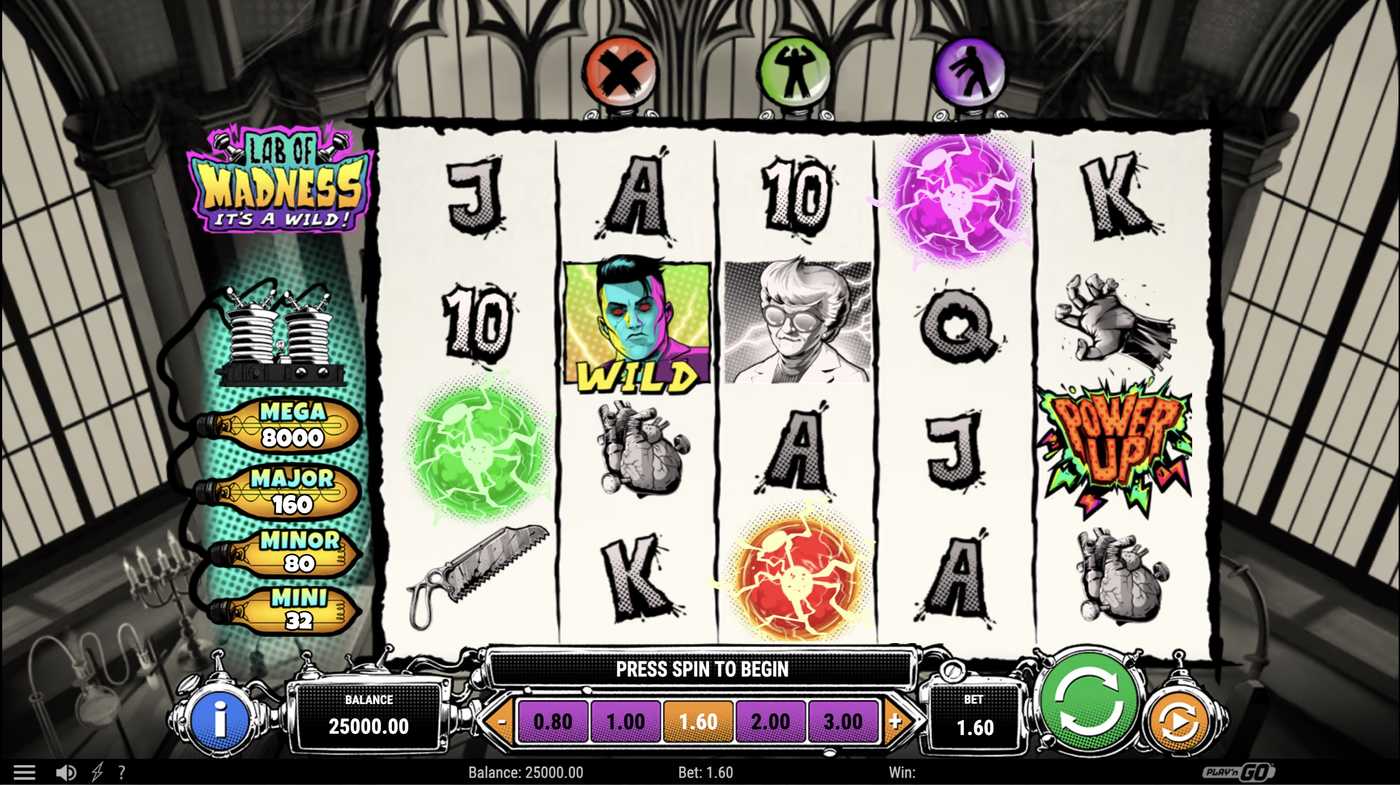
Task: Select the 0.80 bet option
Action: 552,720
